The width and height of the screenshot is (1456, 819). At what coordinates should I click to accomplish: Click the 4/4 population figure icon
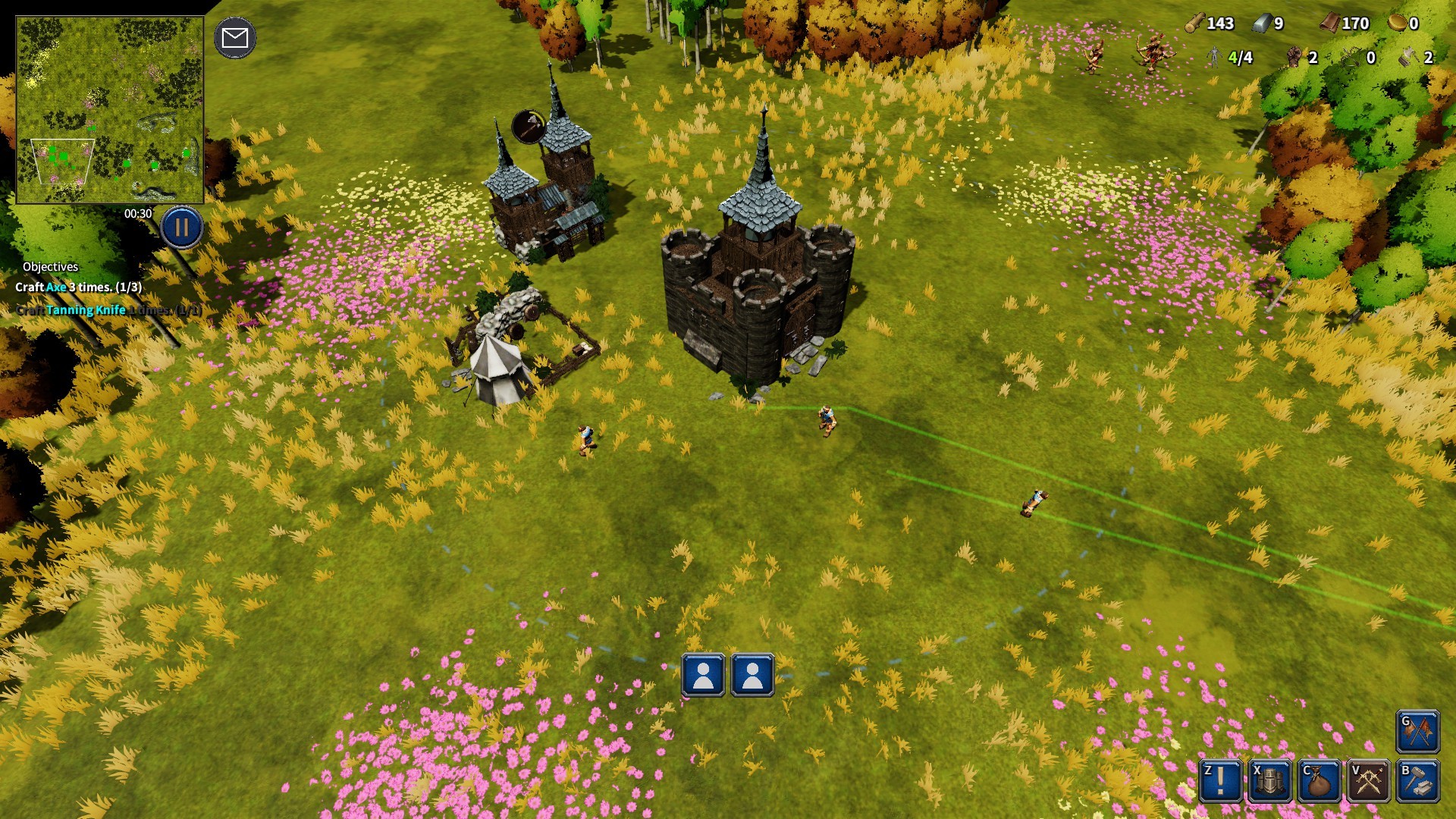(x=1215, y=56)
